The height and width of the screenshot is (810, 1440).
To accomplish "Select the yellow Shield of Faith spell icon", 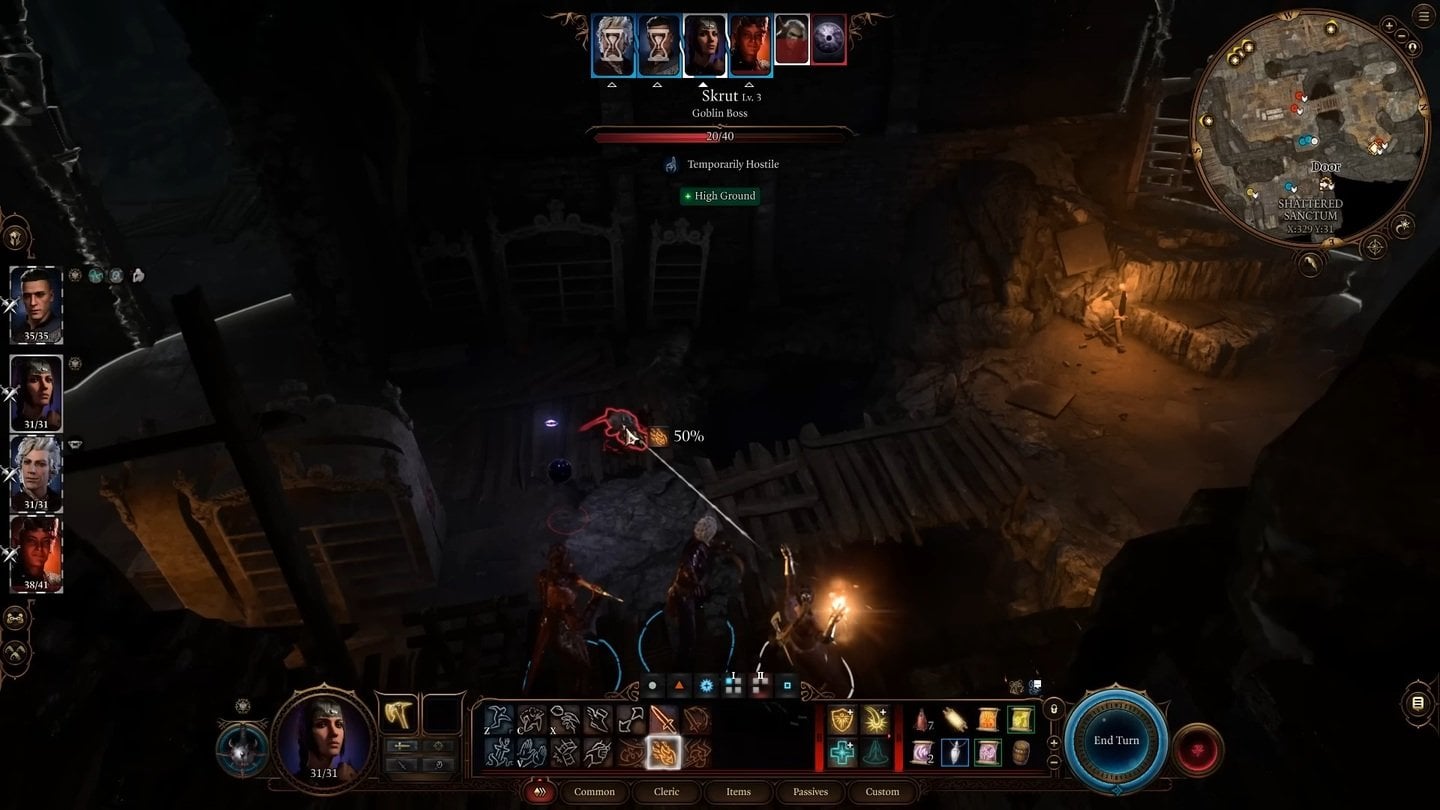I will 840,718.
